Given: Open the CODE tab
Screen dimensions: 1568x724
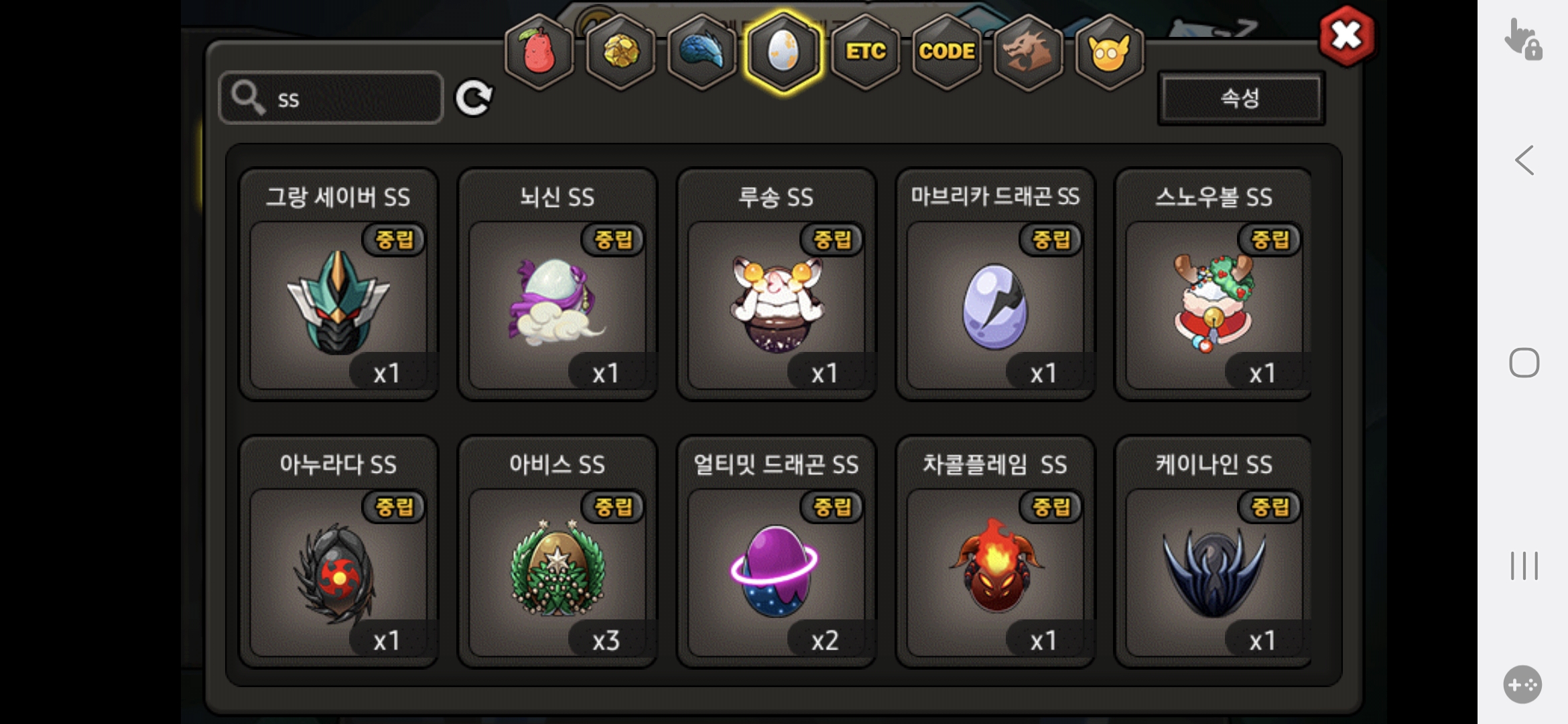Looking at the screenshot, I should (946, 52).
